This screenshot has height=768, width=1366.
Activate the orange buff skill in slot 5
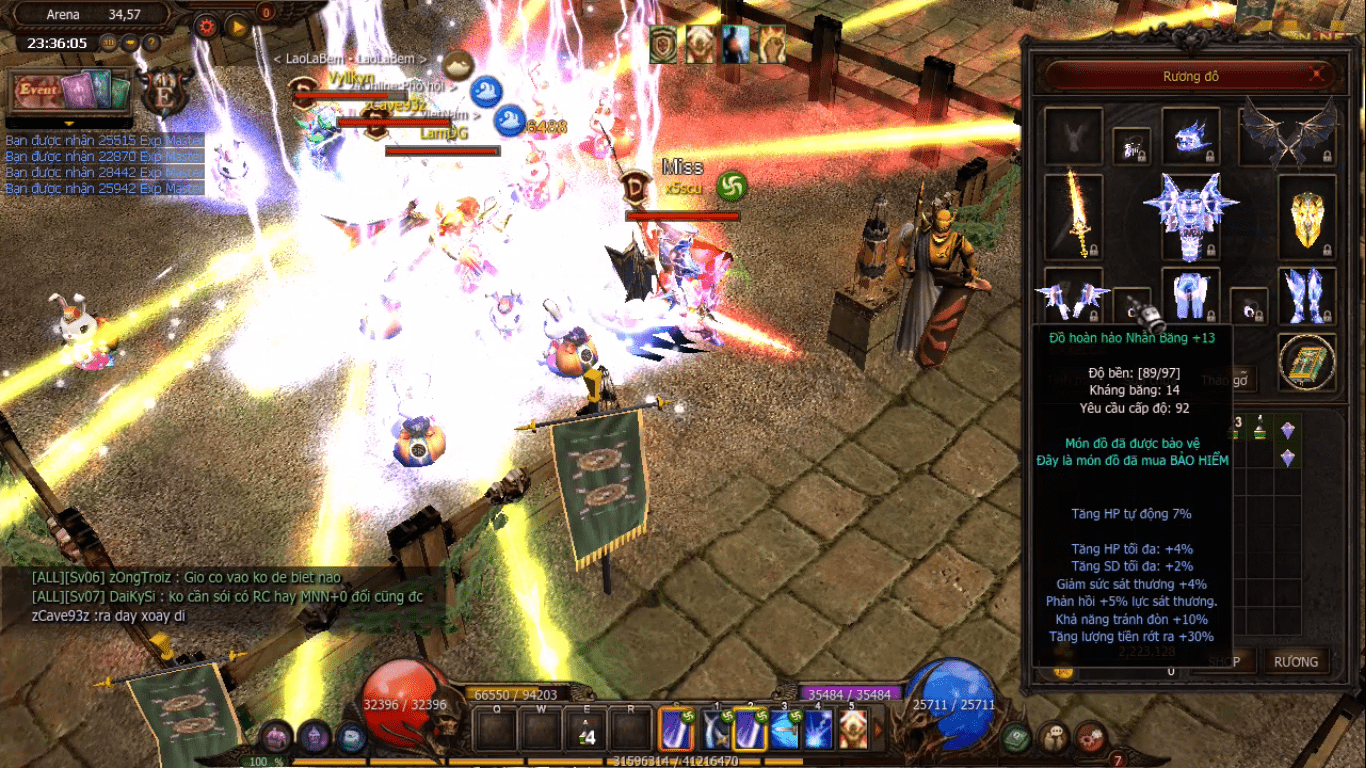tap(852, 729)
